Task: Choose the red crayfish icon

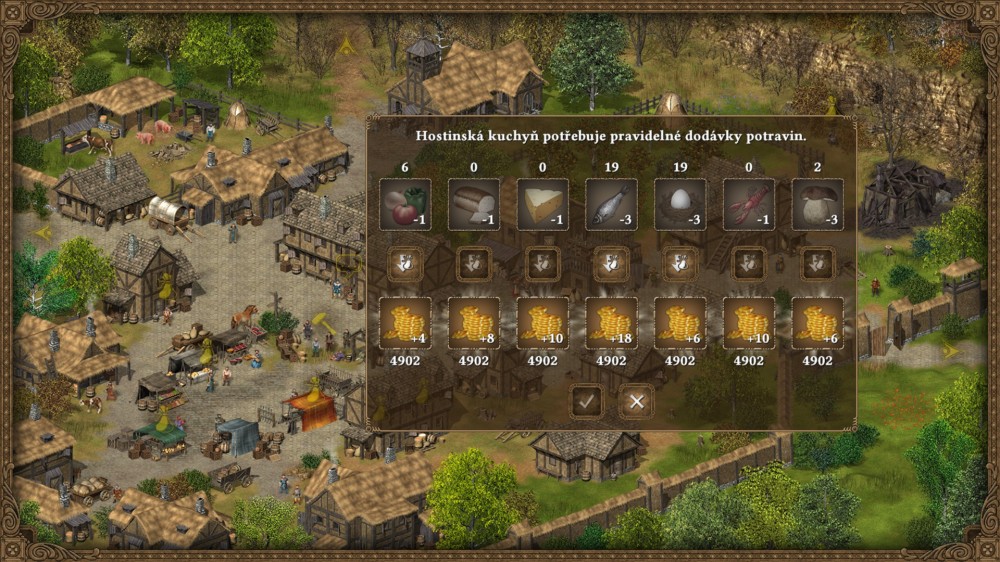Action: [748, 205]
